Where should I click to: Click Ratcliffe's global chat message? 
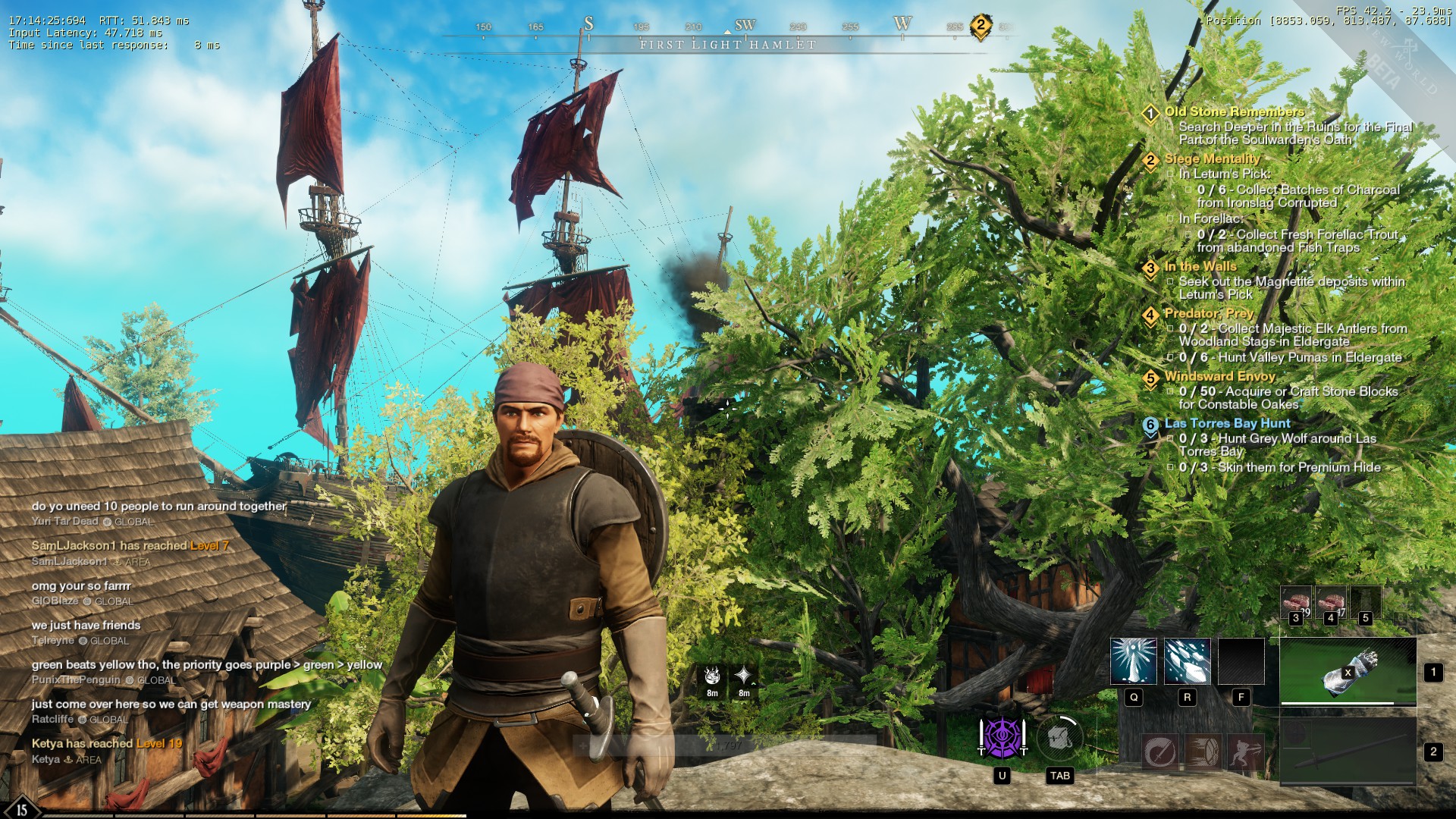171,704
